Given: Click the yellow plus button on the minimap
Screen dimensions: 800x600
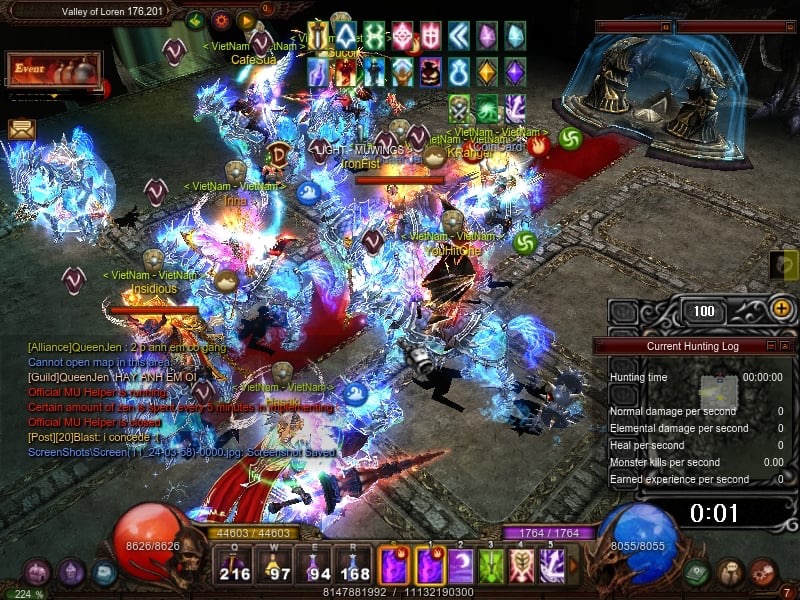Looking at the screenshot, I should tap(782, 309).
